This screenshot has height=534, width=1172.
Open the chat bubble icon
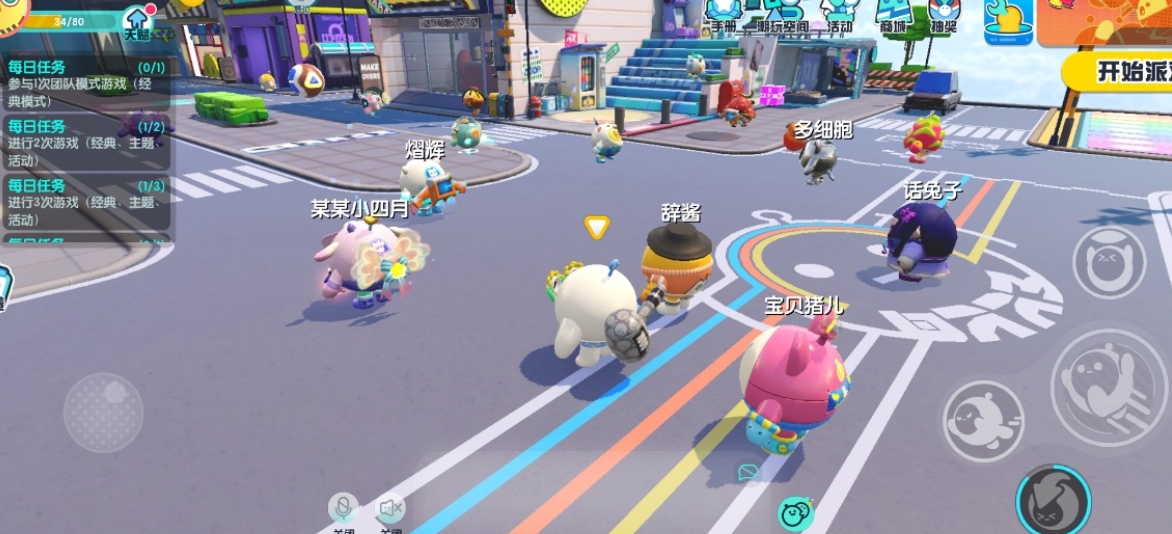pos(747,472)
